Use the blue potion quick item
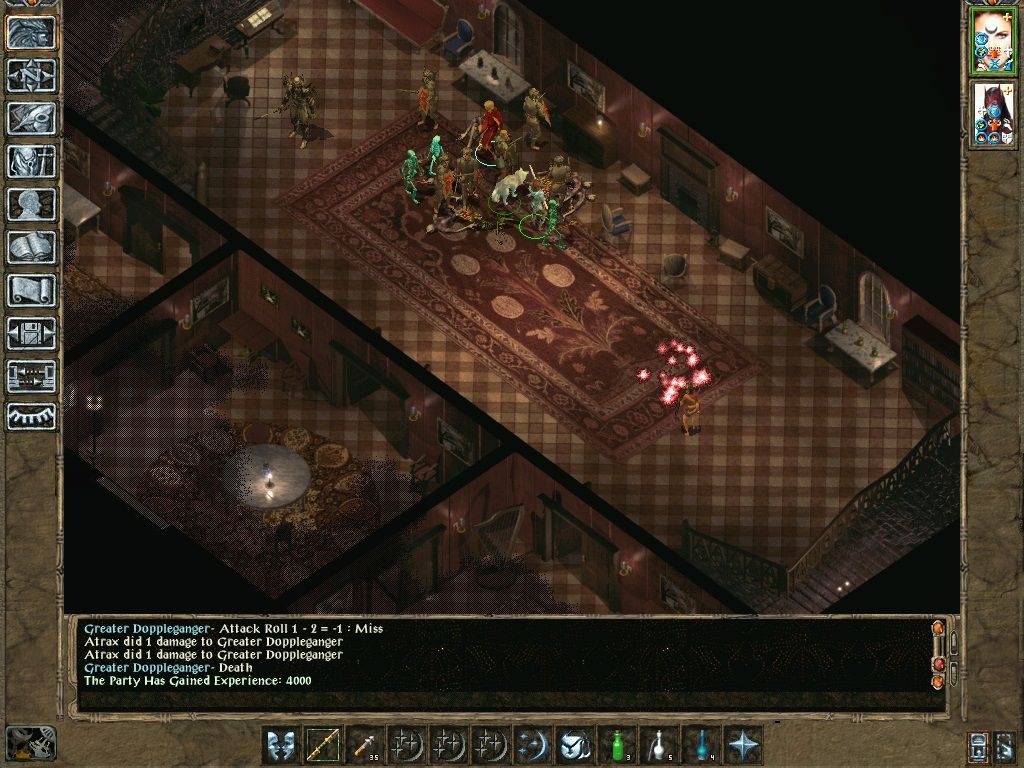1024x768 pixels. [701, 745]
